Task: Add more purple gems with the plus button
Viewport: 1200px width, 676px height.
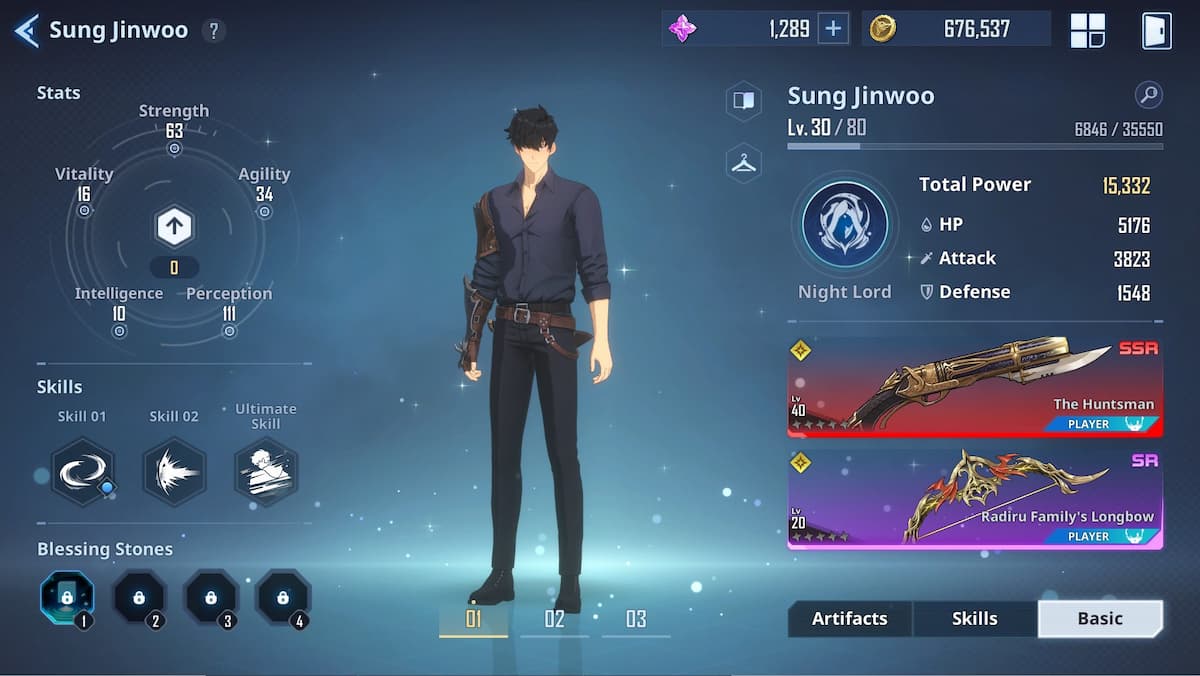Action: (x=832, y=29)
